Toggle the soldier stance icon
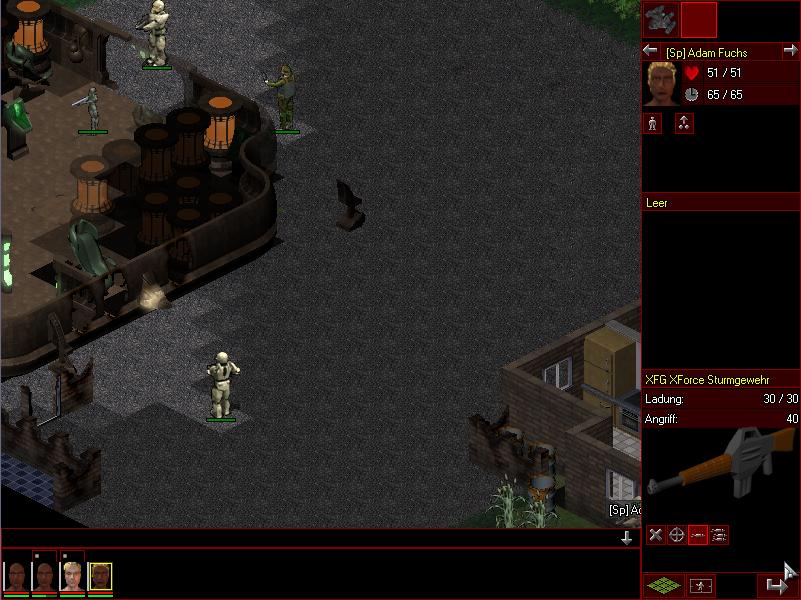 point(652,123)
